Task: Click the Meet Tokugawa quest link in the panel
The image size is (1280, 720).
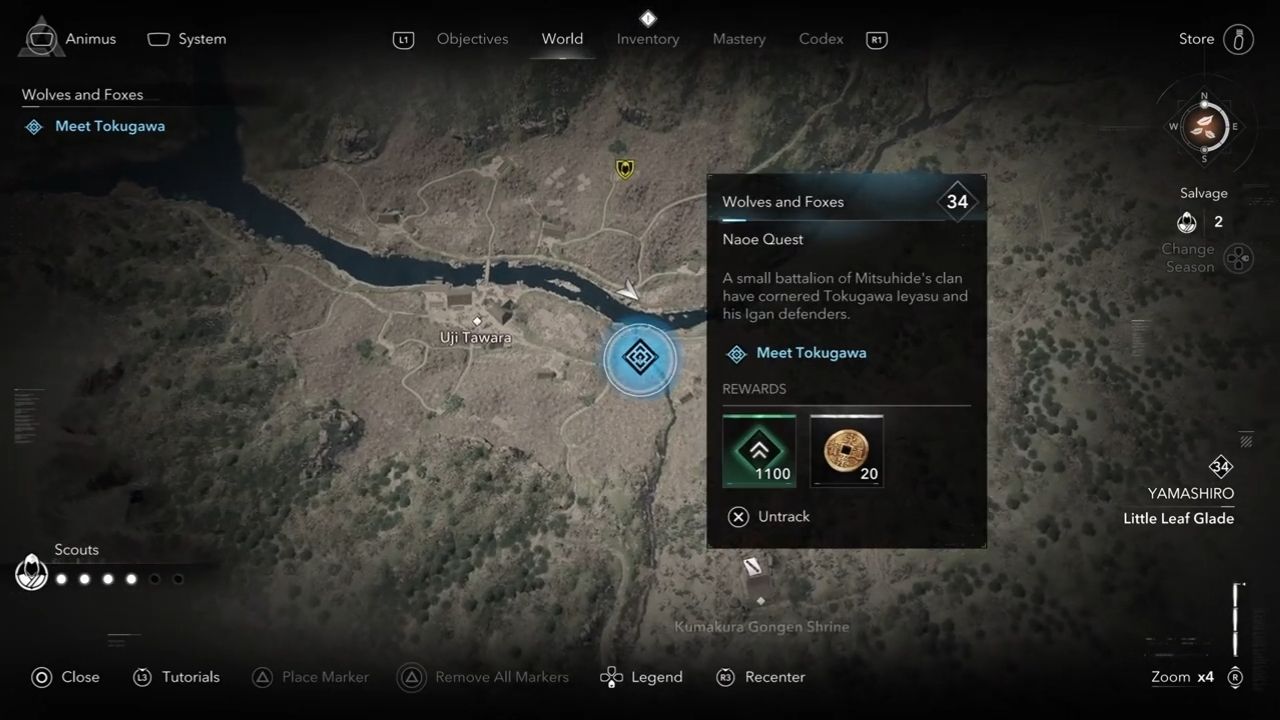Action: [x=811, y=353]
